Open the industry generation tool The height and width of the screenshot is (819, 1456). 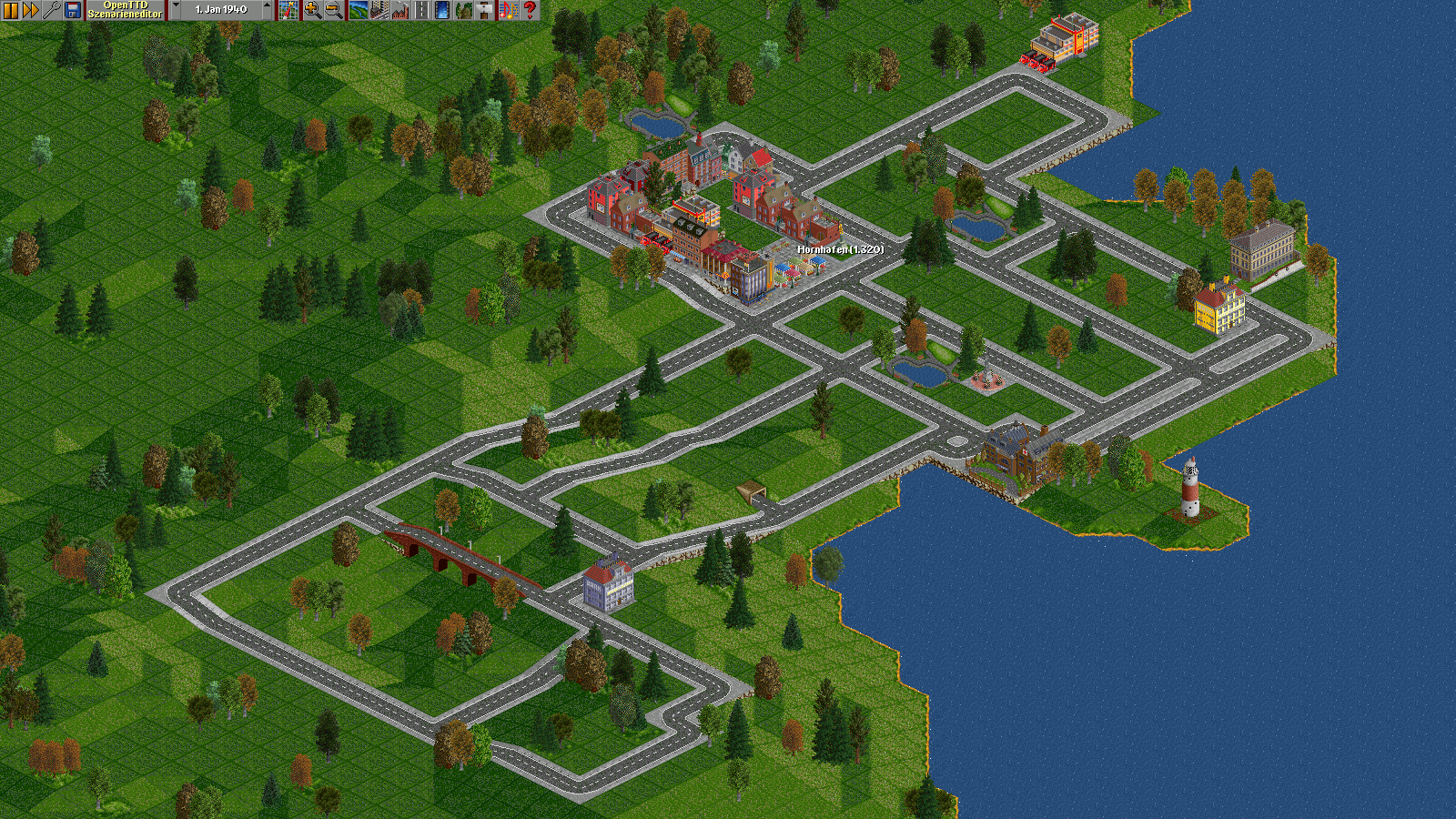(x=400, y=10)
